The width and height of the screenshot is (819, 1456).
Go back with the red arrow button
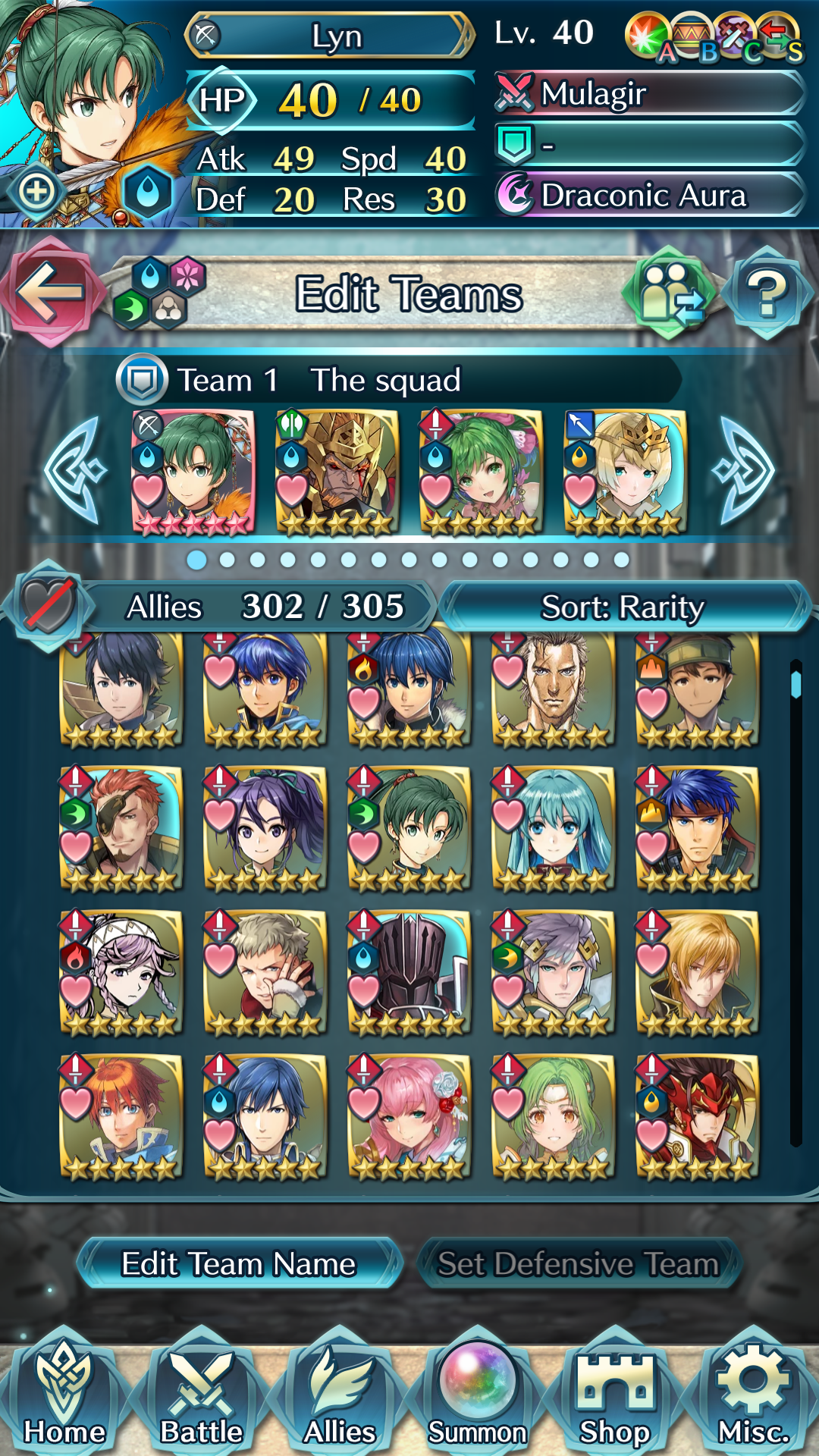pyautogui.click(x=50, y=292)
